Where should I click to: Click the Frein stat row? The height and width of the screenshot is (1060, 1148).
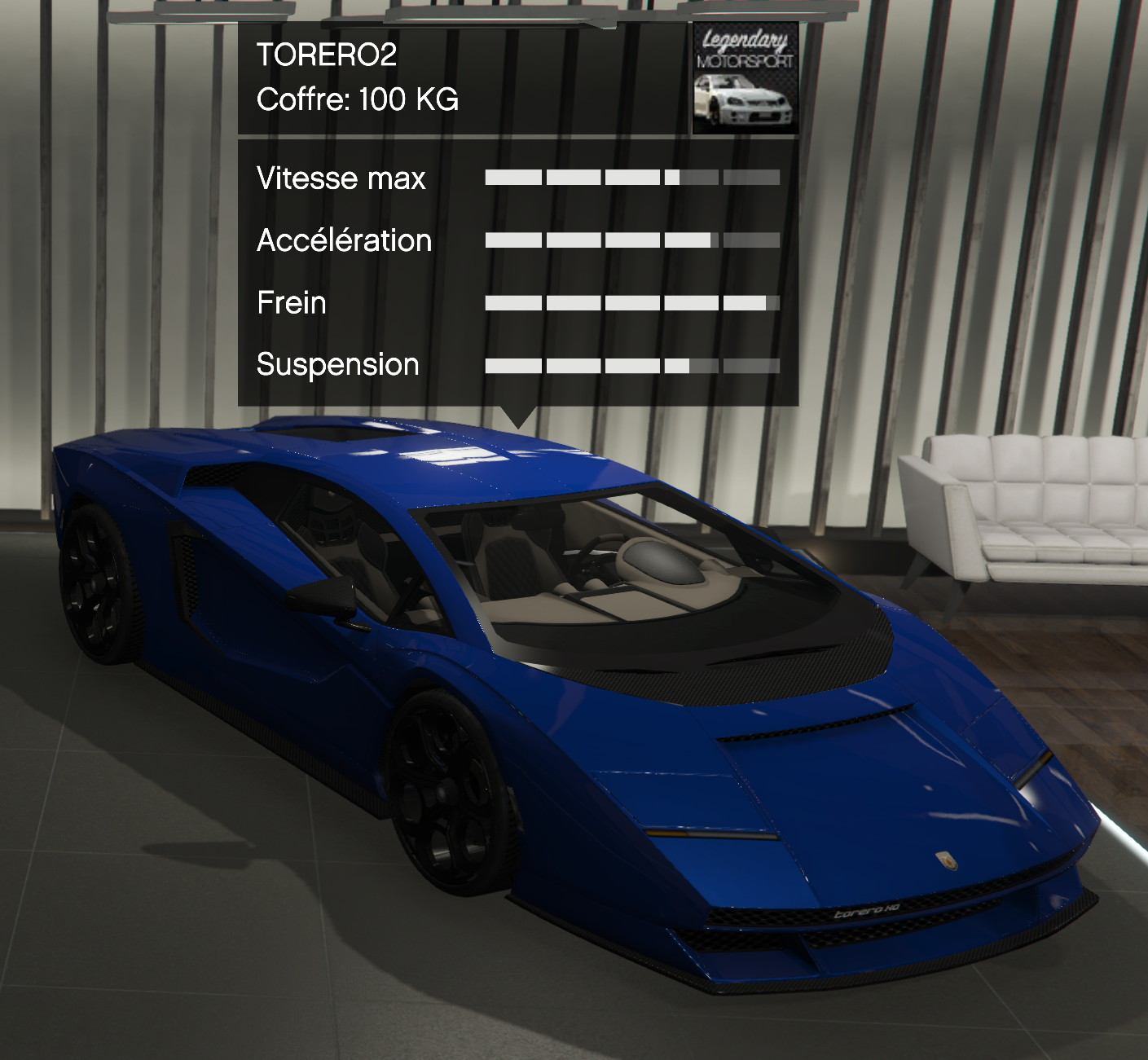click(291, 303)
